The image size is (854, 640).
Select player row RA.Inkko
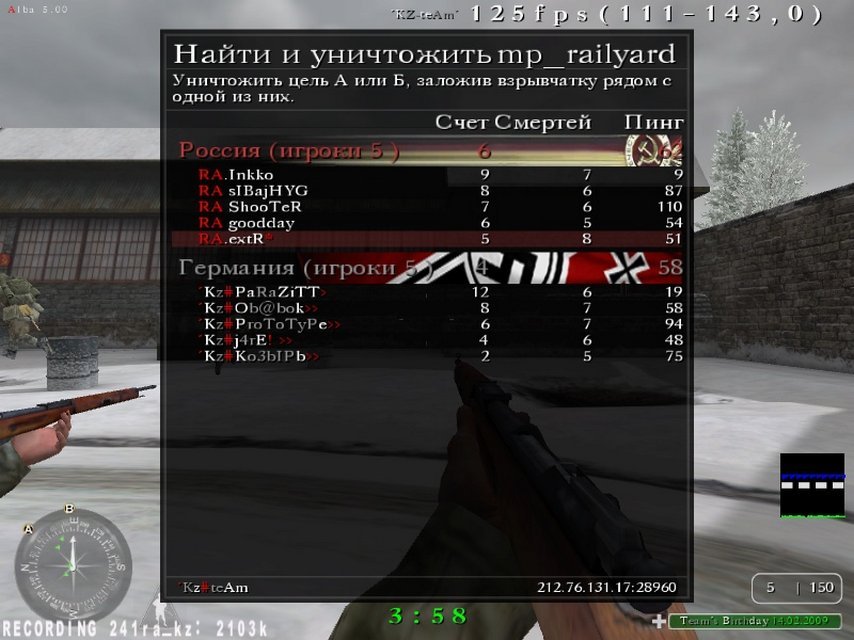[430, 175]
